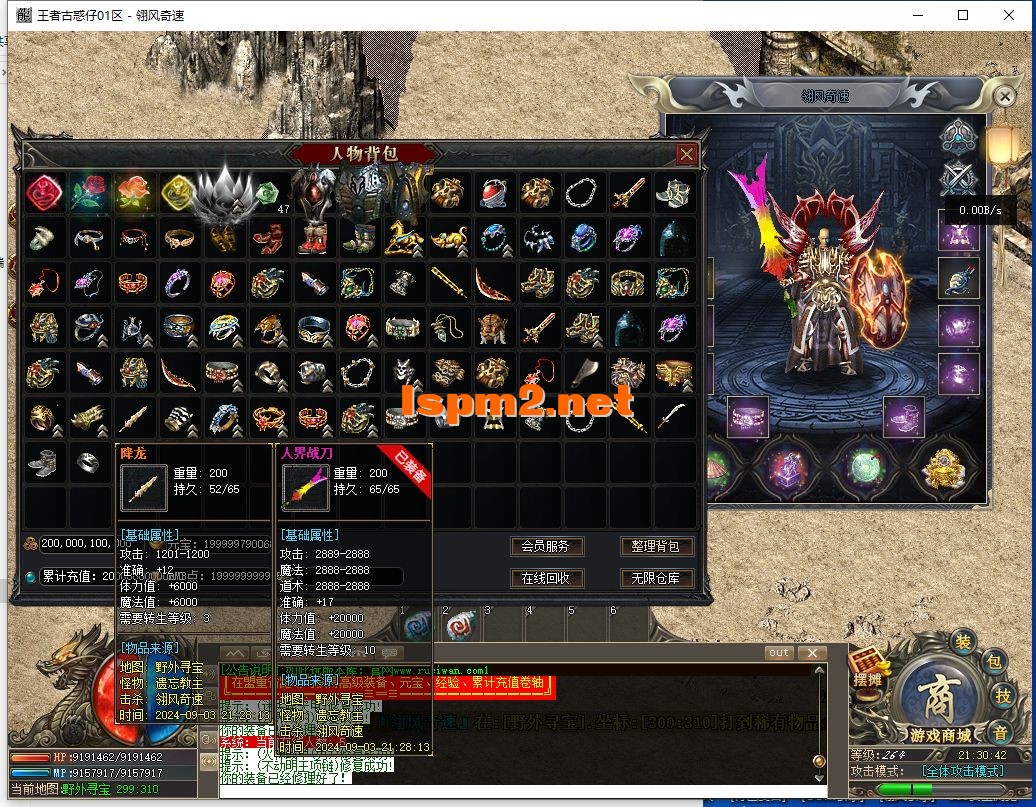Image resolution: width=1036 pixels, height=807 pixels.
Task: Click the crossed swords emblem icon
Action: point(957,178)
